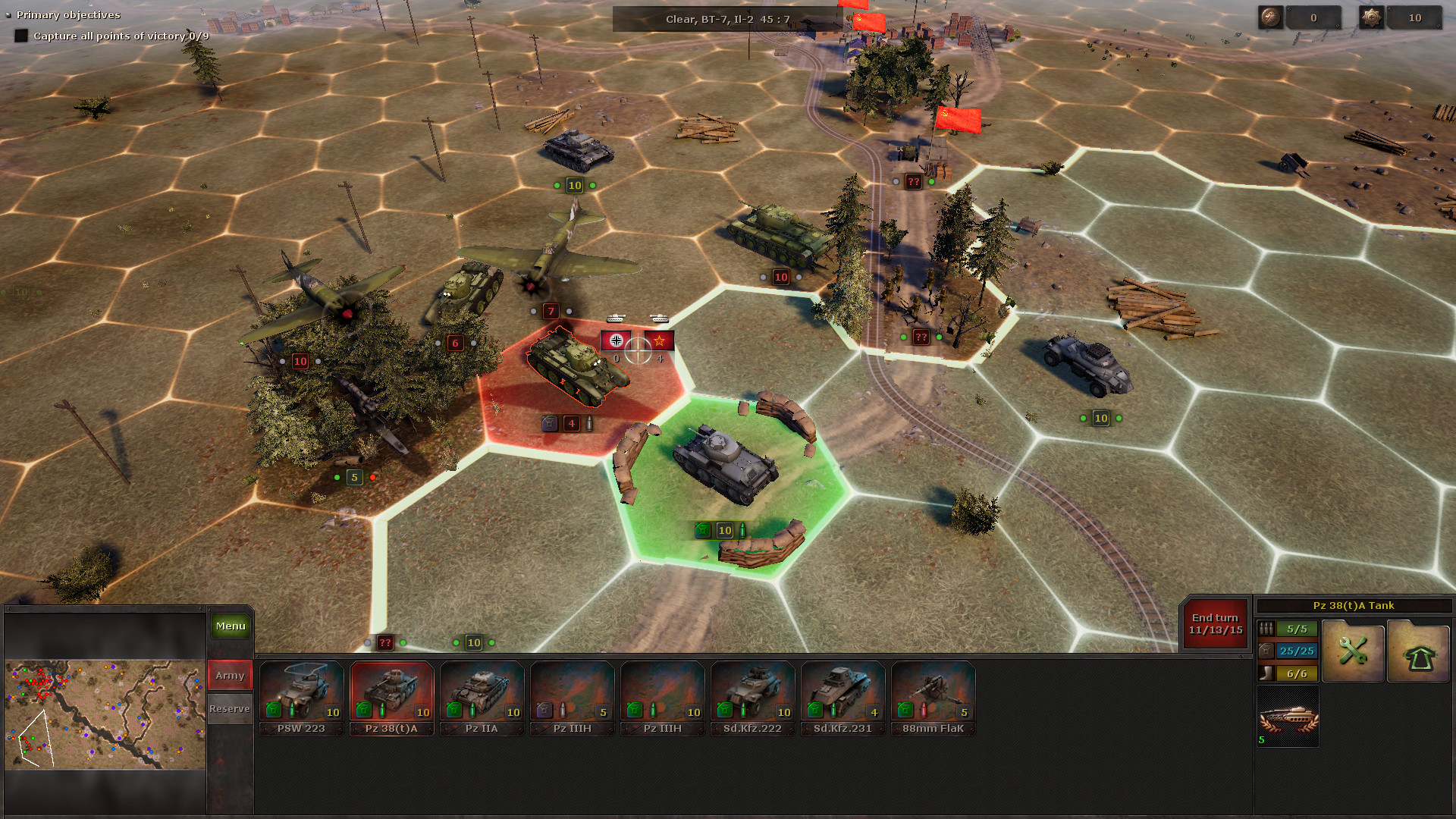Toggle the Capture all points of victory checkbox
This screenshot has width=1456, height=819.
pos(21,35)
